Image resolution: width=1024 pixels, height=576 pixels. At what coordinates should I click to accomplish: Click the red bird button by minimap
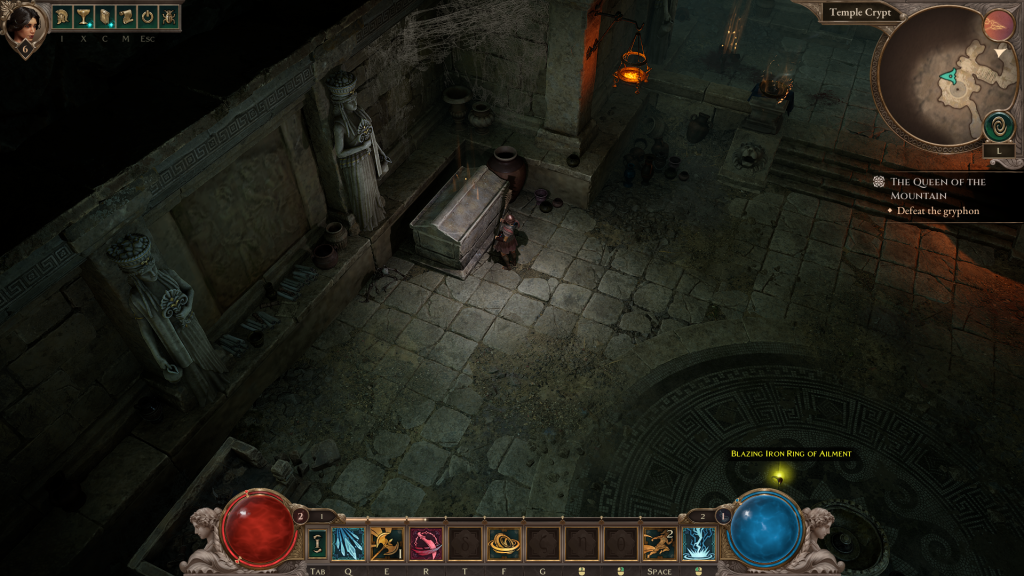point(998,25)
